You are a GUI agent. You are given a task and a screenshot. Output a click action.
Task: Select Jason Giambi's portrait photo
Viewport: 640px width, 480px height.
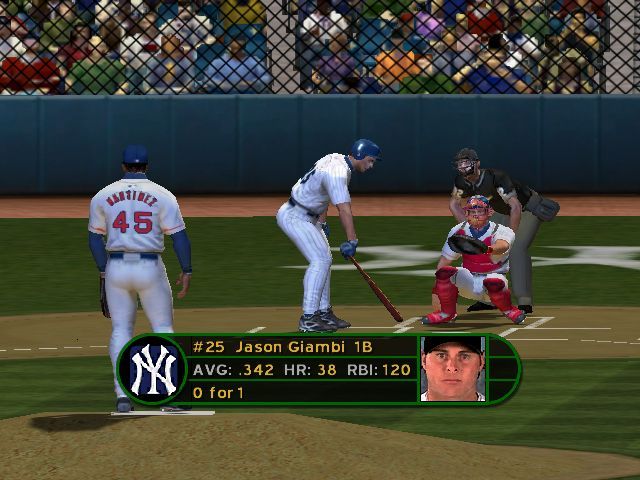[x=452, y=367]
